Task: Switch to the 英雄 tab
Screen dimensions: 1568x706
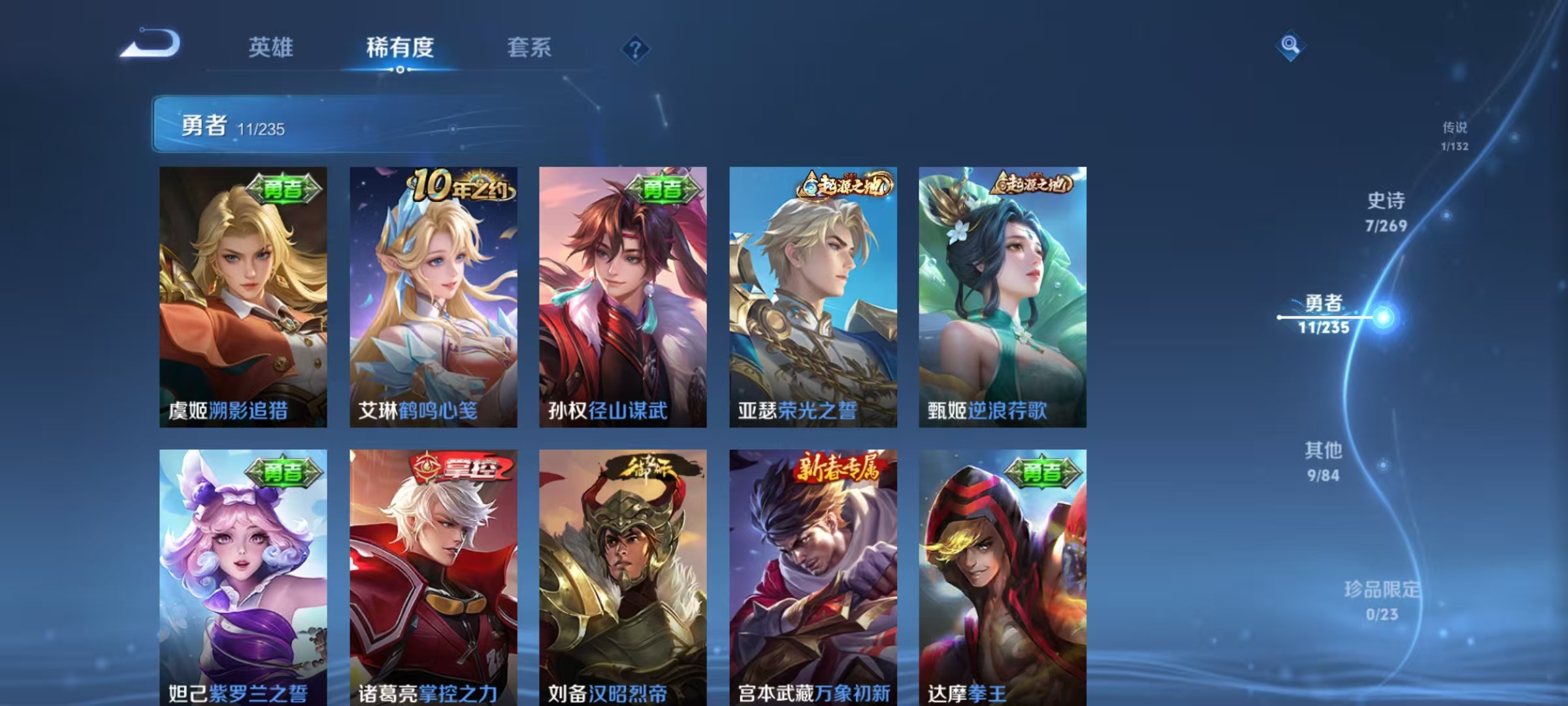Action: [272, 48]
